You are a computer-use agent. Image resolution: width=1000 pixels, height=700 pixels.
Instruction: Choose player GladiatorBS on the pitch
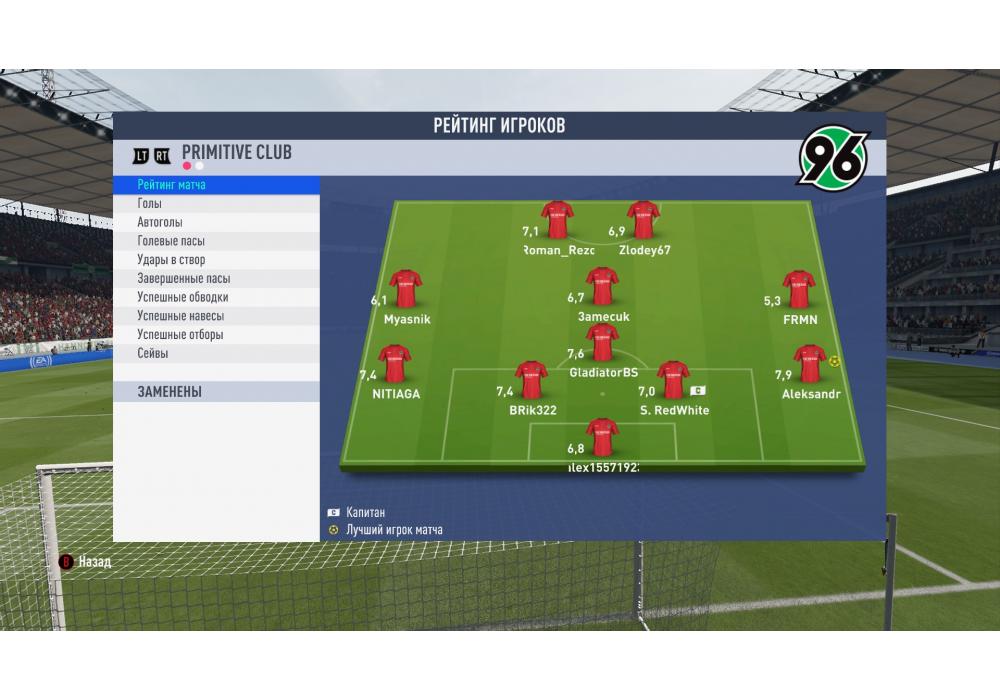click(602, 344)
